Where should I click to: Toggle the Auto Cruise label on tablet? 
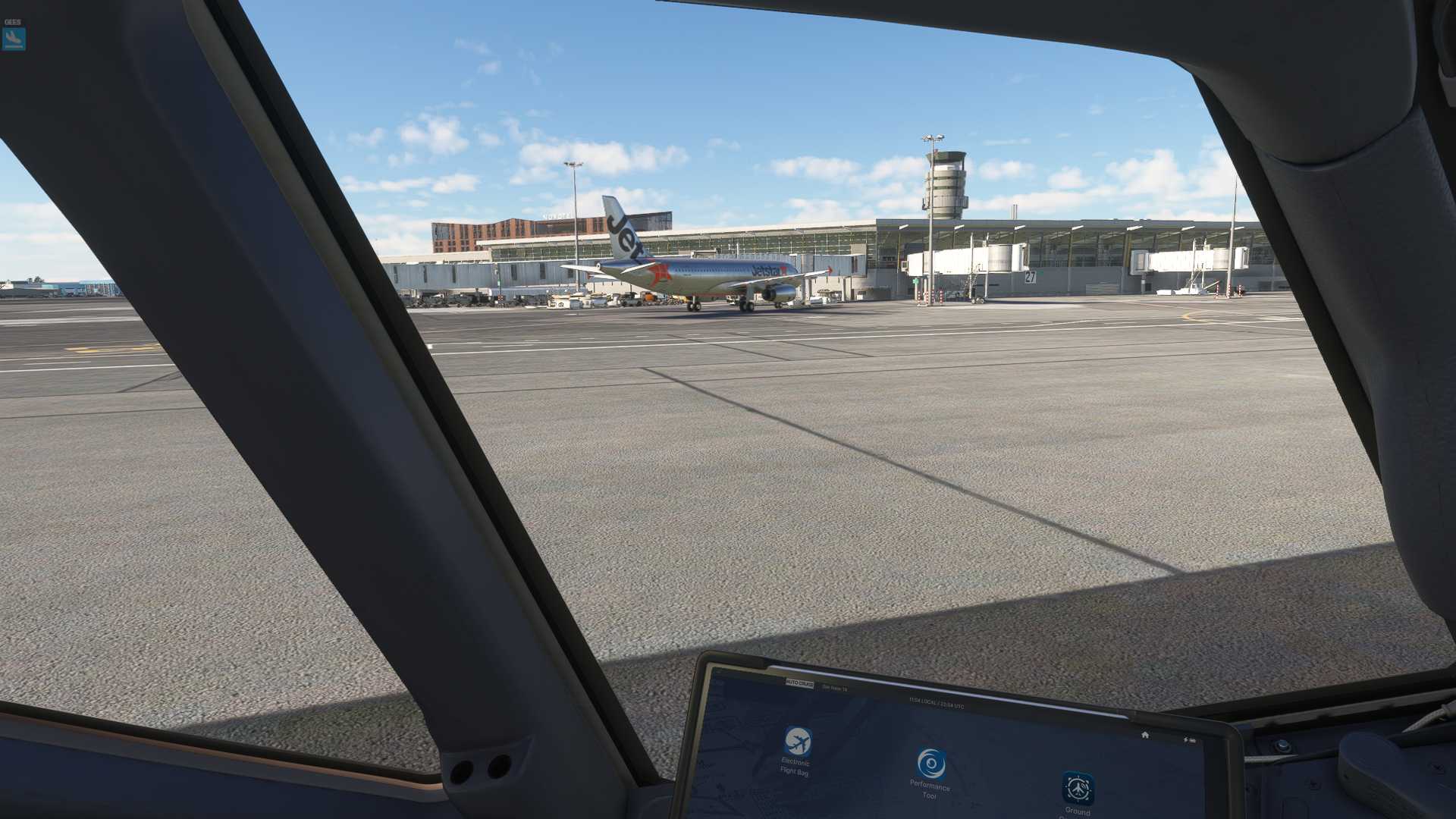click(799, 684)
